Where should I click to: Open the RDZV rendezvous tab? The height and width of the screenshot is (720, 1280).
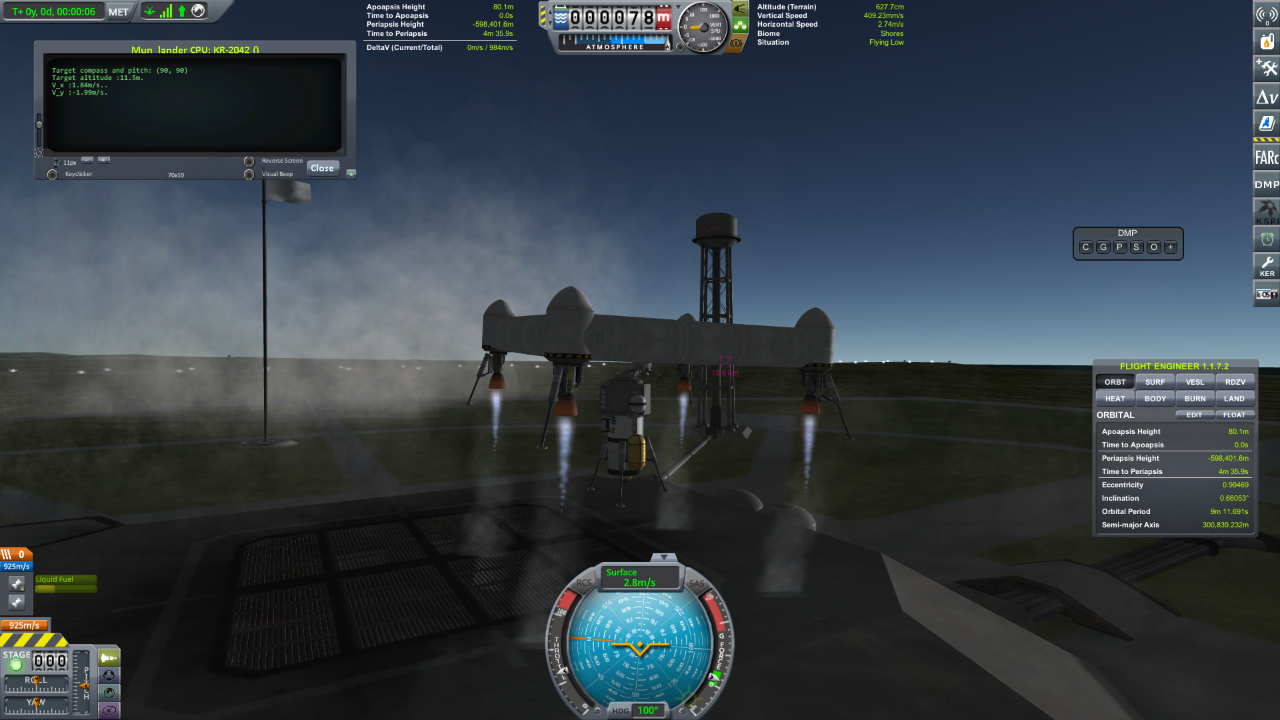1234,381
